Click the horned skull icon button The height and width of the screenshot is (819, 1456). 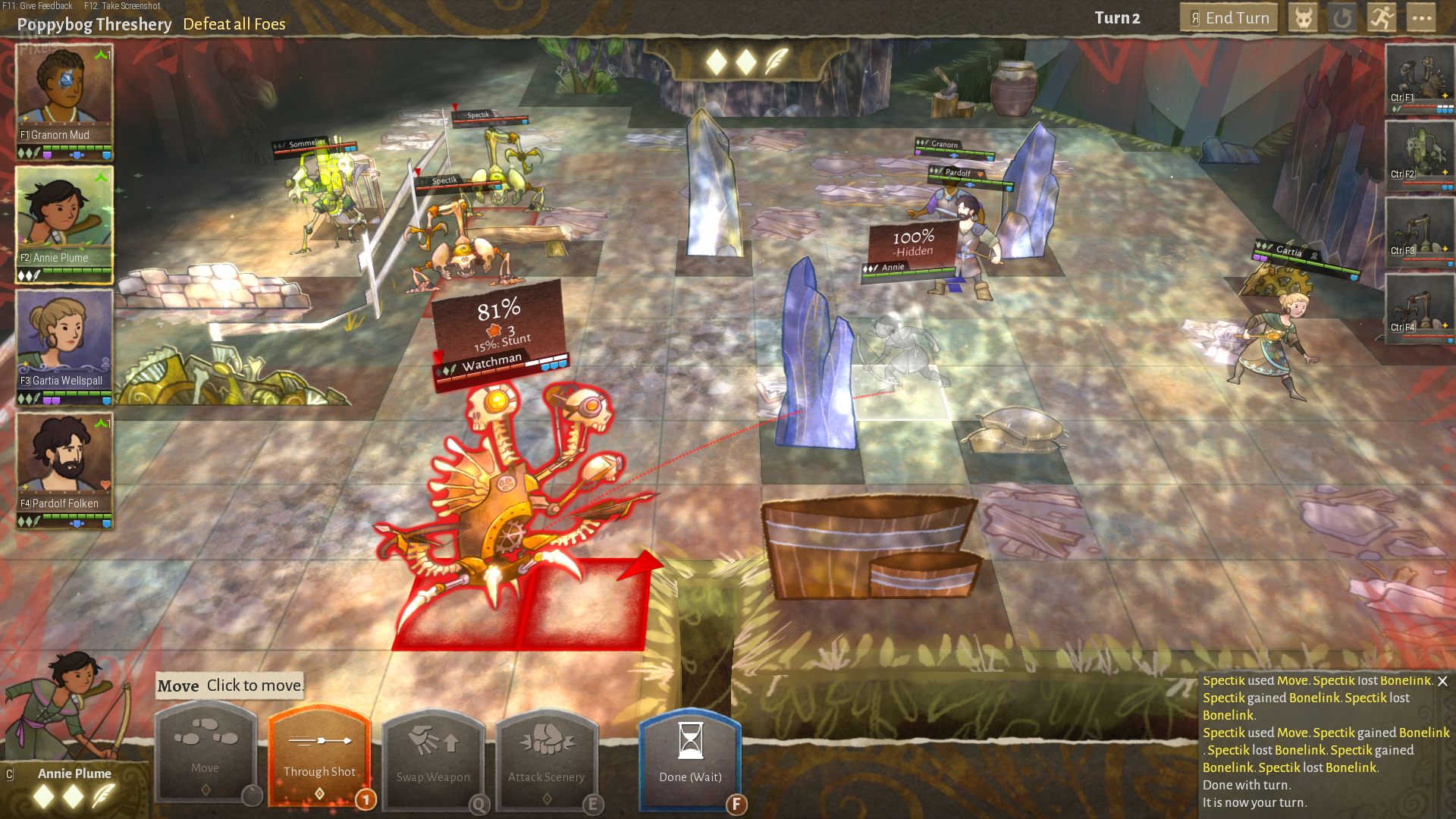pyautogui.click(x=1303, y=18)
